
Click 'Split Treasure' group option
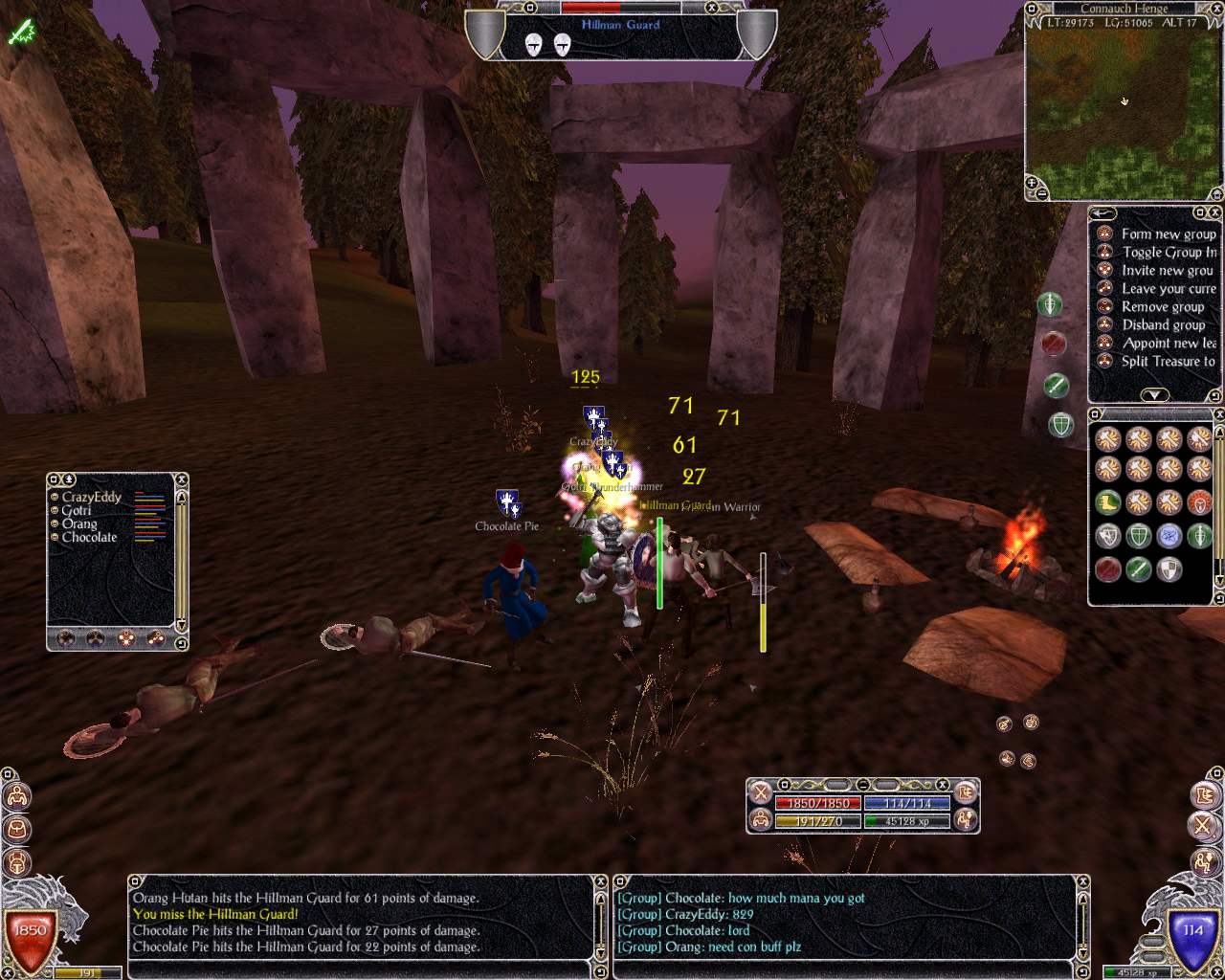pyautogui.click(x=1168, y=361)
